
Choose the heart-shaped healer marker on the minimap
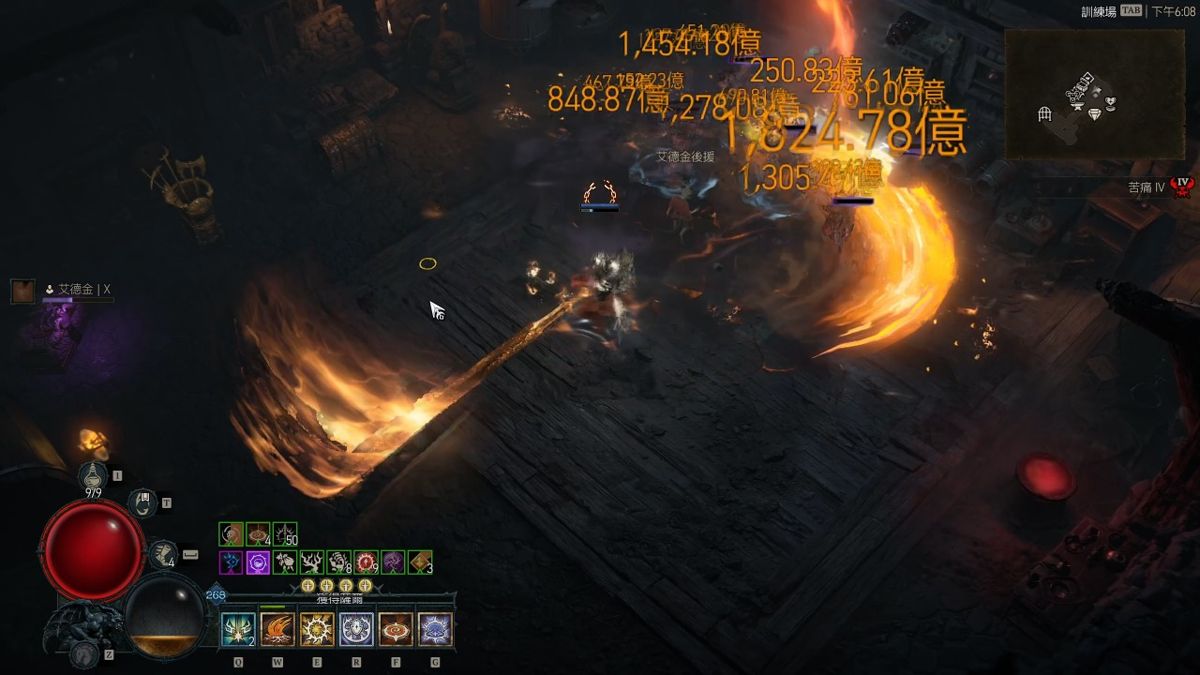[x=1109, y=101]
